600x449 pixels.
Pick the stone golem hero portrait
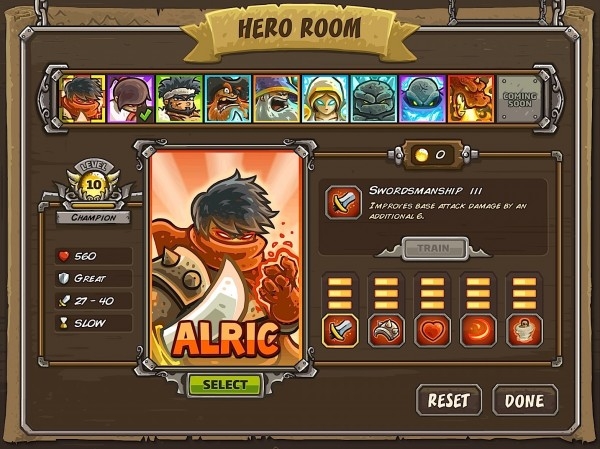(374, 99)
